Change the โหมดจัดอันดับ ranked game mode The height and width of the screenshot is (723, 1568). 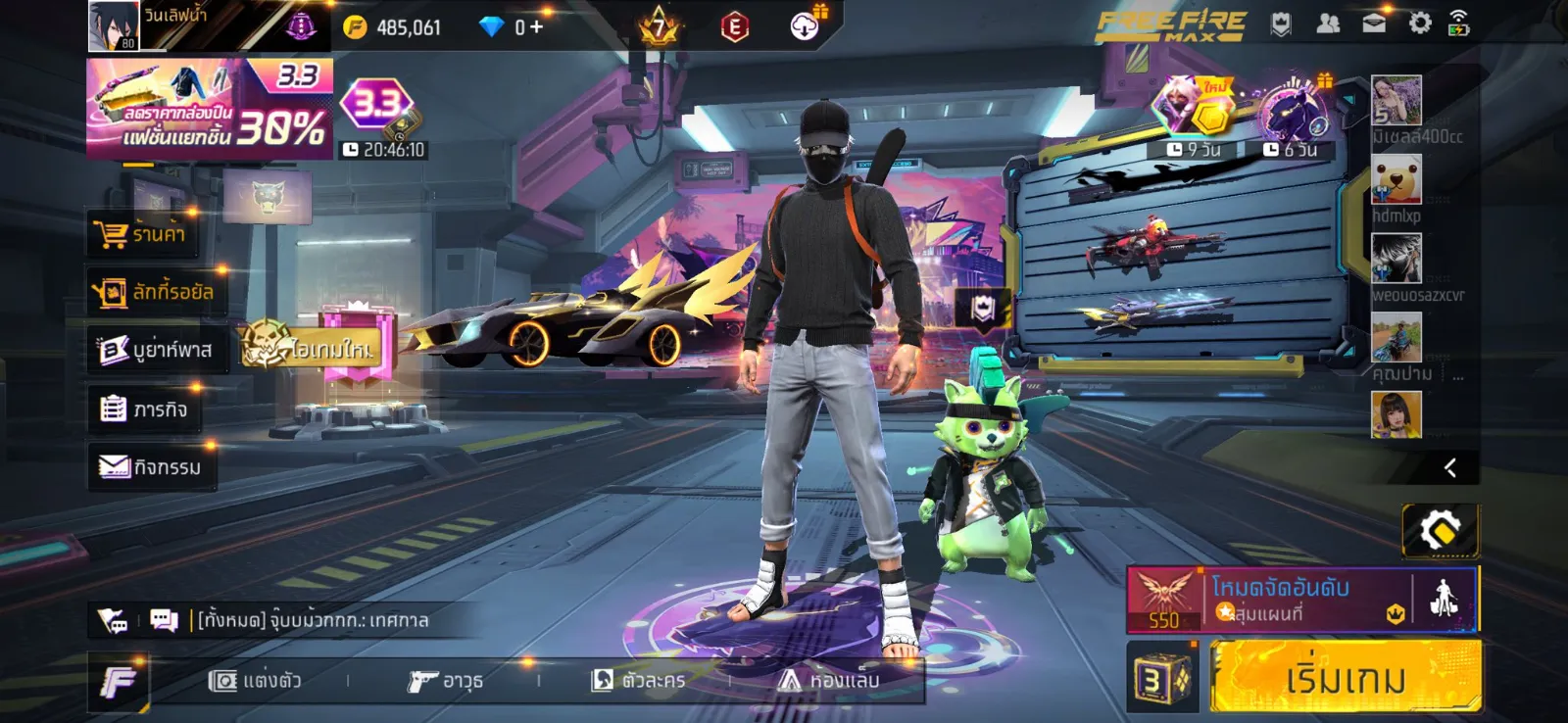(1279, 600)
